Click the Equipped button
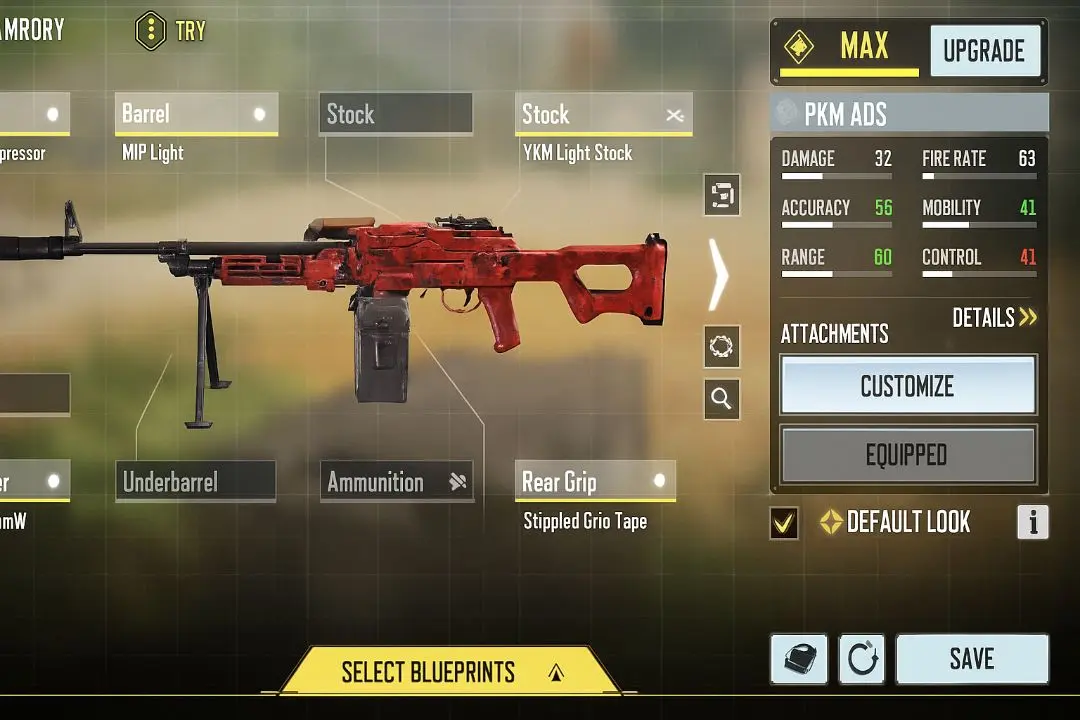The height and width of the screenshot is (720, 1080). 907,456
